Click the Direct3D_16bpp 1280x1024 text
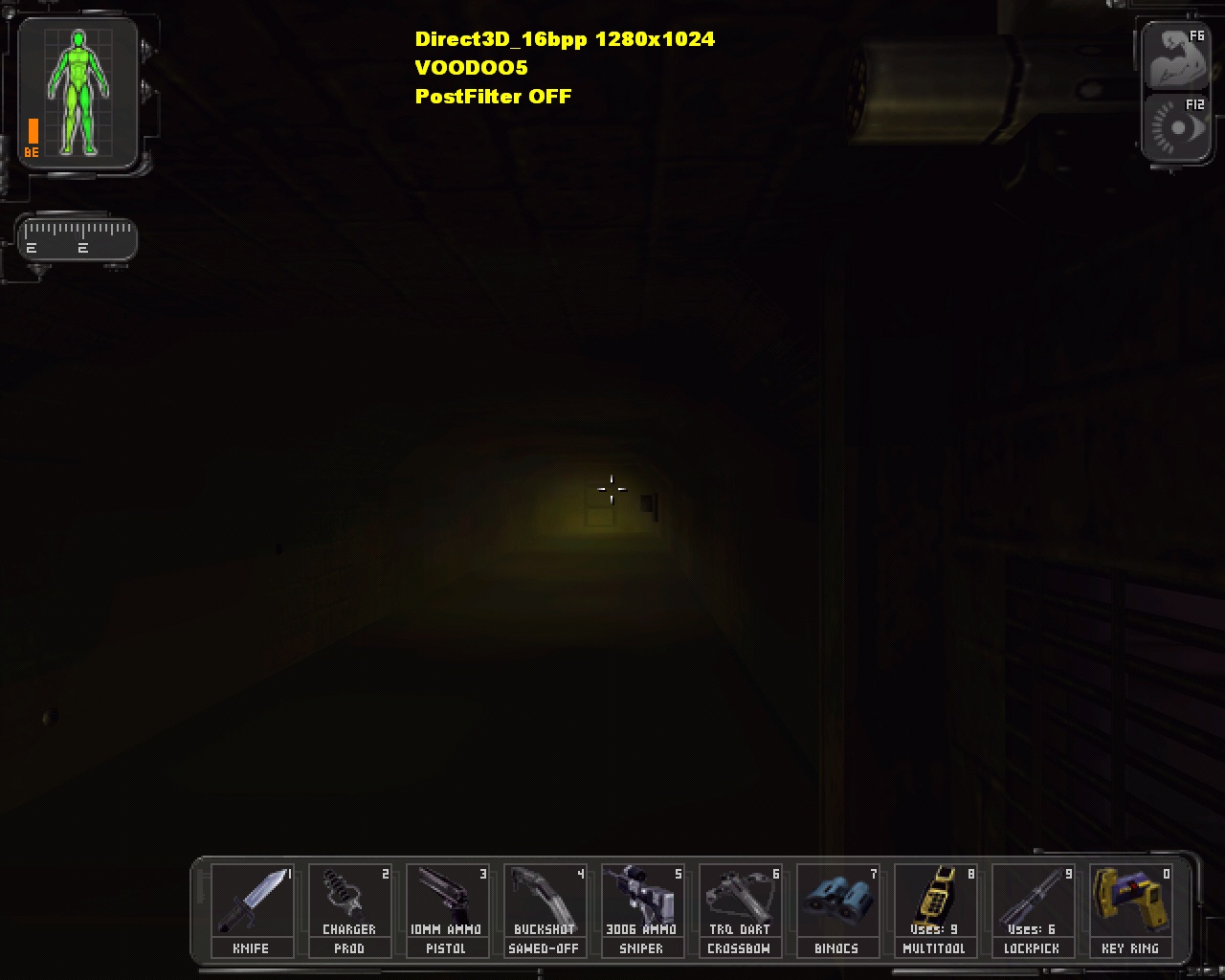This screenshot has height=980, width=1225. [563, 39]
